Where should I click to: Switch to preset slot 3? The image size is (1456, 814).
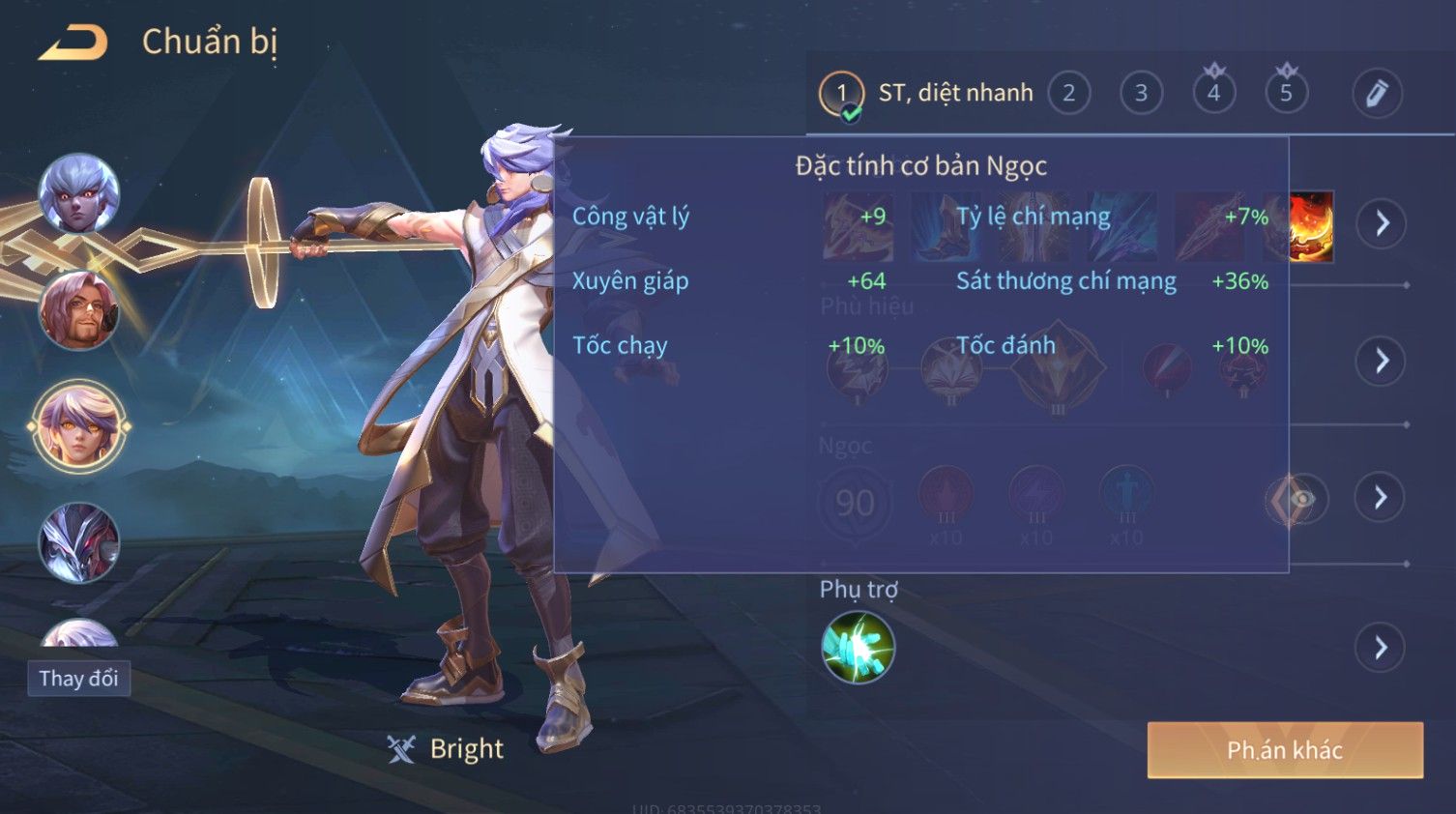[1141, 94]
